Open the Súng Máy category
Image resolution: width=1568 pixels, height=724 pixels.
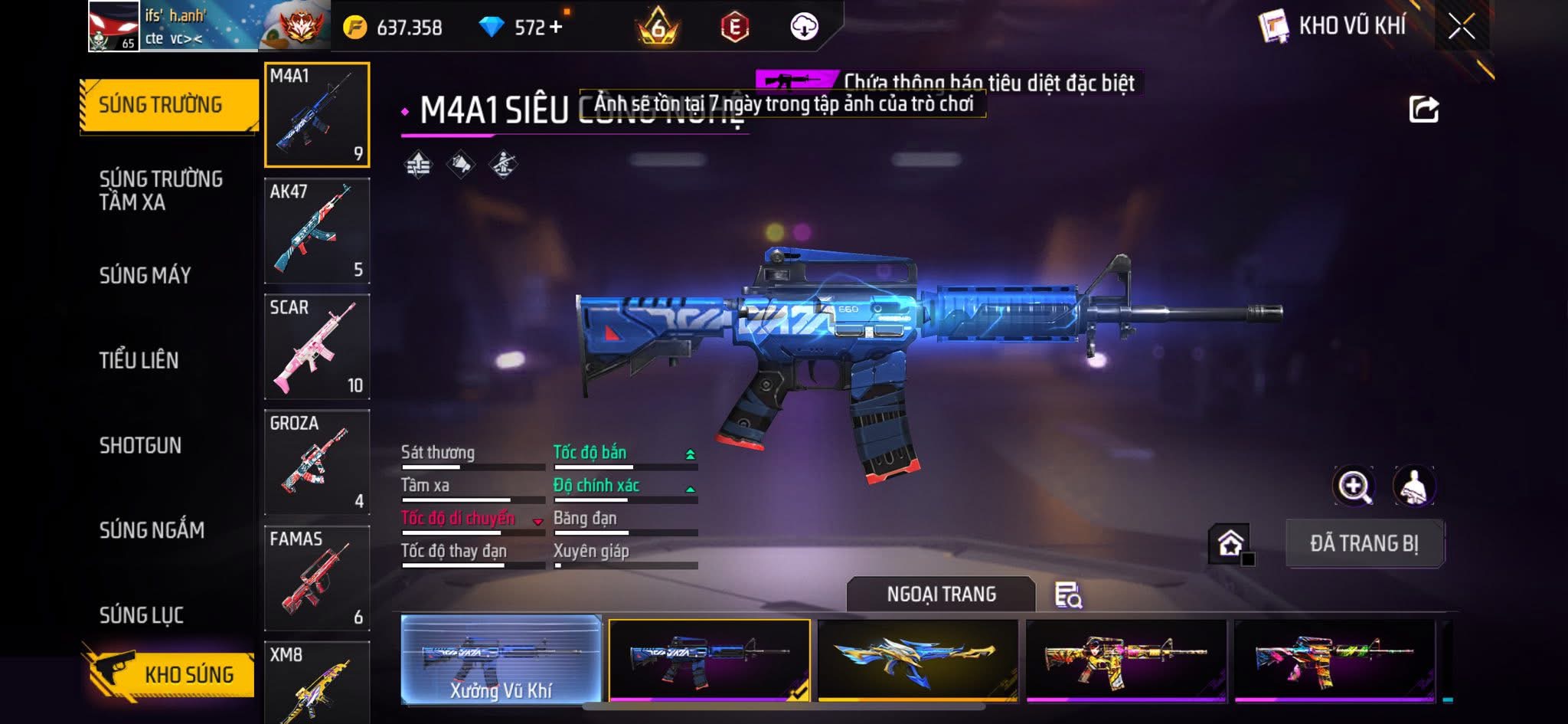145,275
